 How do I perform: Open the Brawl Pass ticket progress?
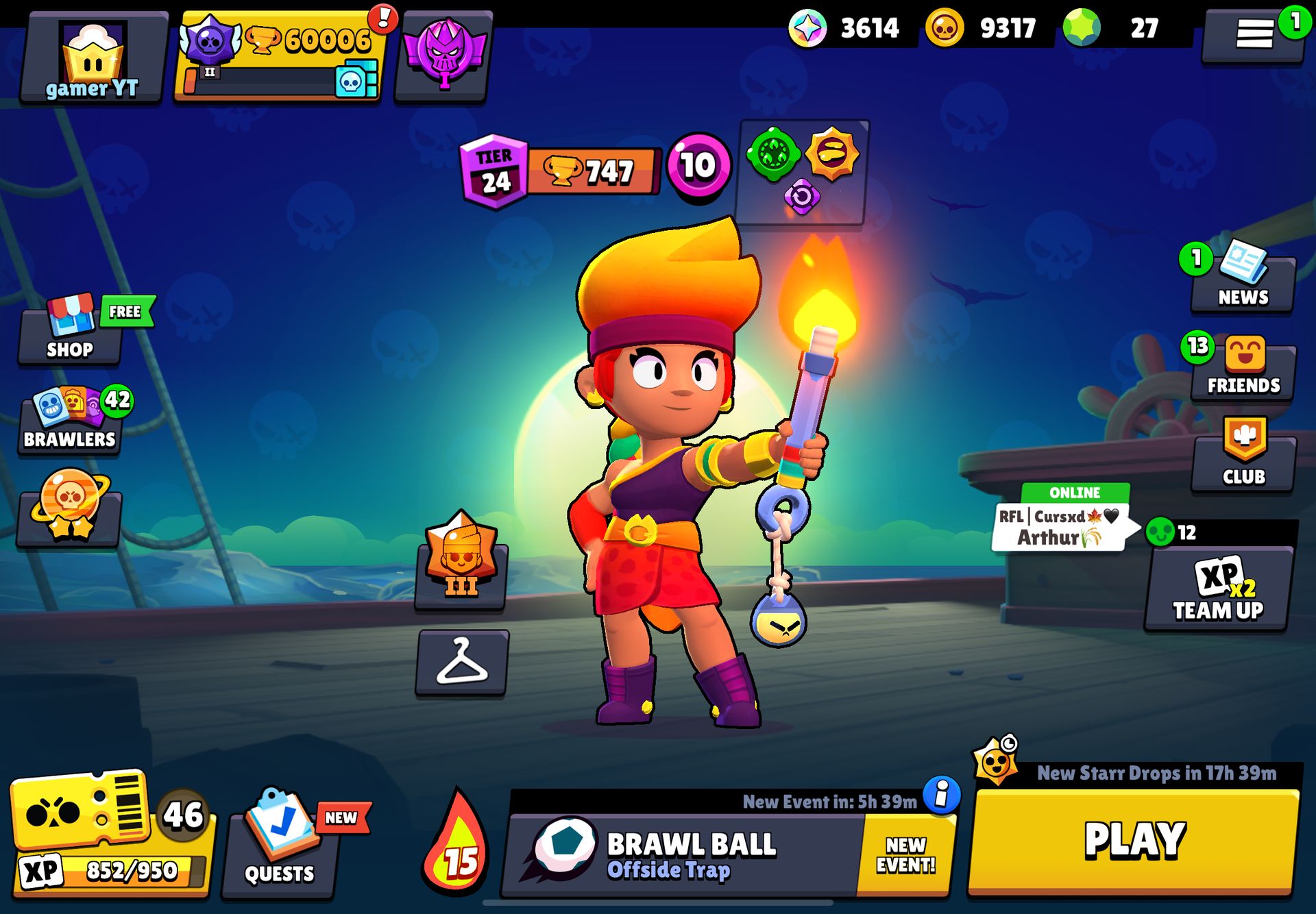coord(110,832)
